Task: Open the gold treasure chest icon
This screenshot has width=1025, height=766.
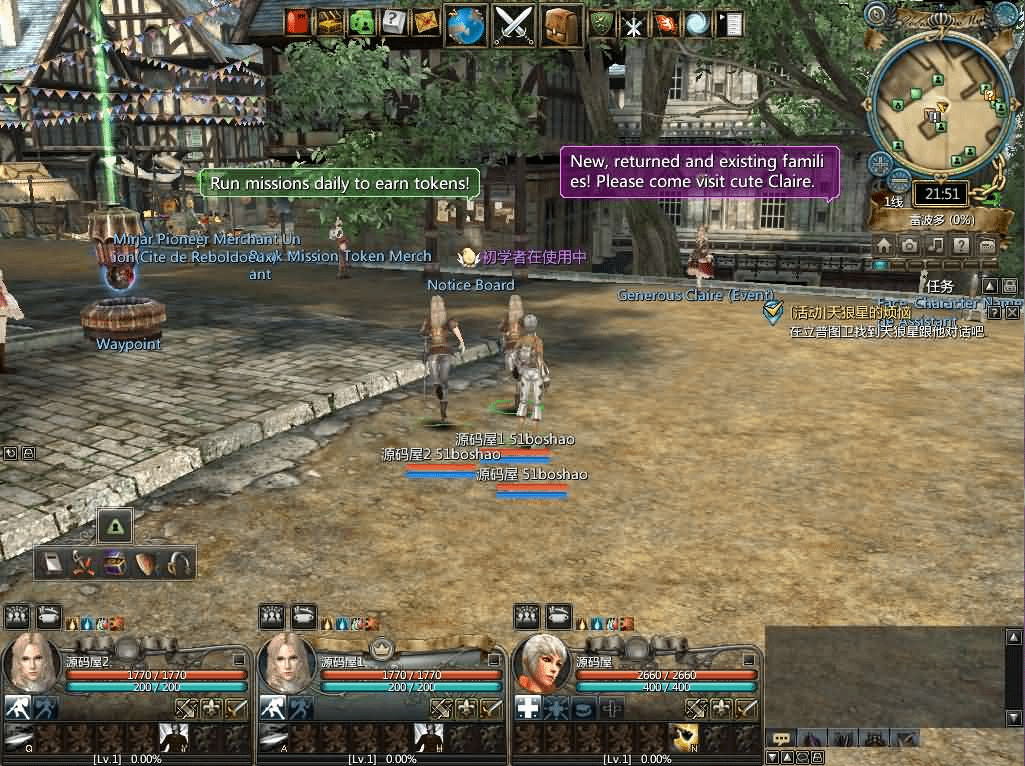Action: 331,22
